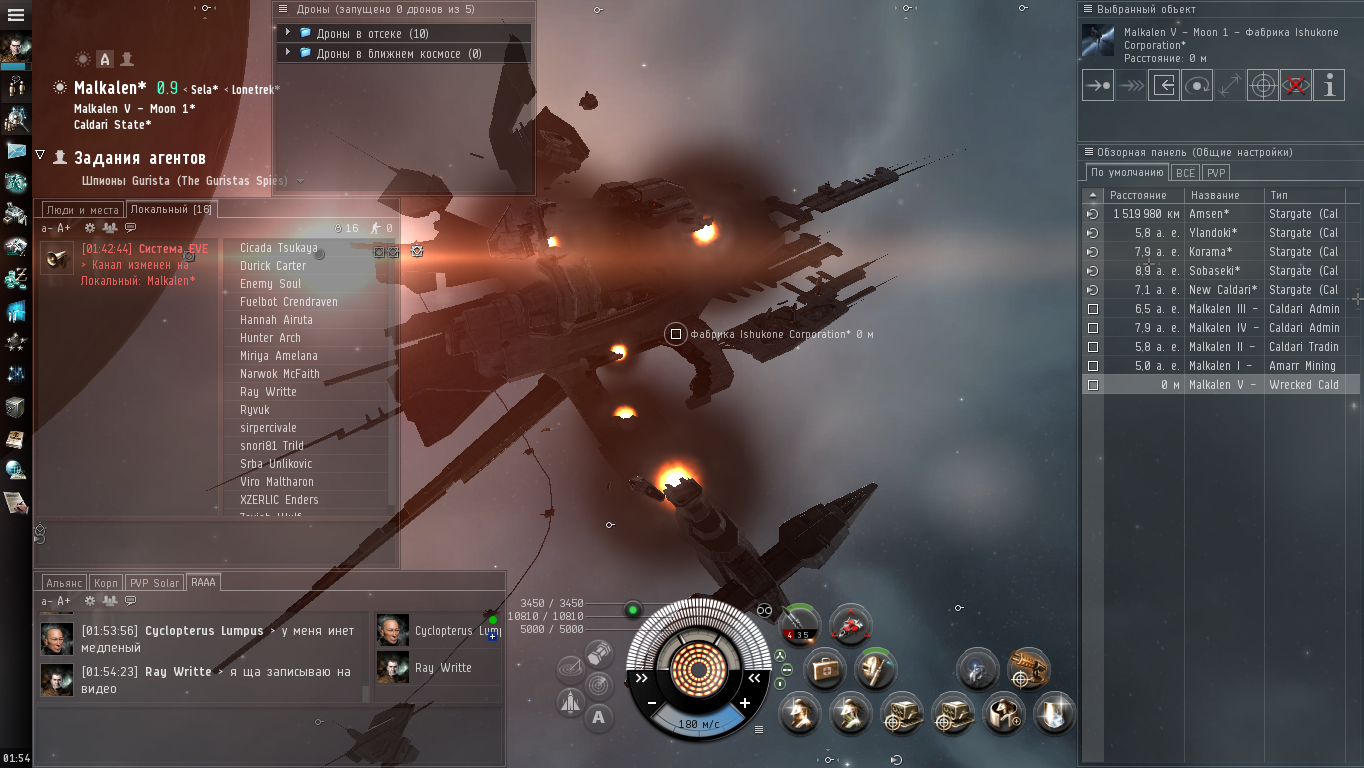Switch to the "Альянс" chat tab
The image size is (1364, 768).
pos(64,583)
